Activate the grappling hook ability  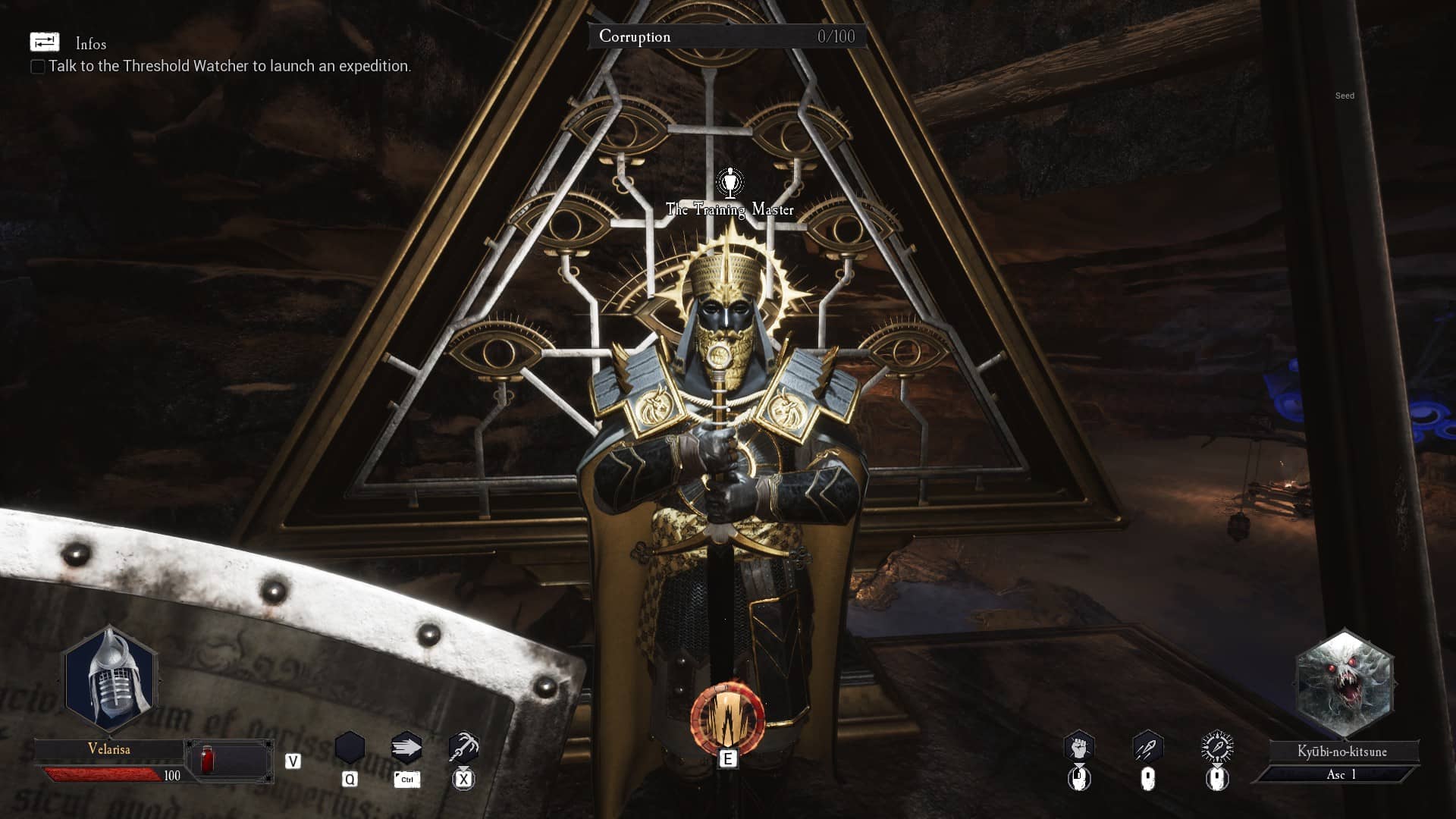pos(463,748)
